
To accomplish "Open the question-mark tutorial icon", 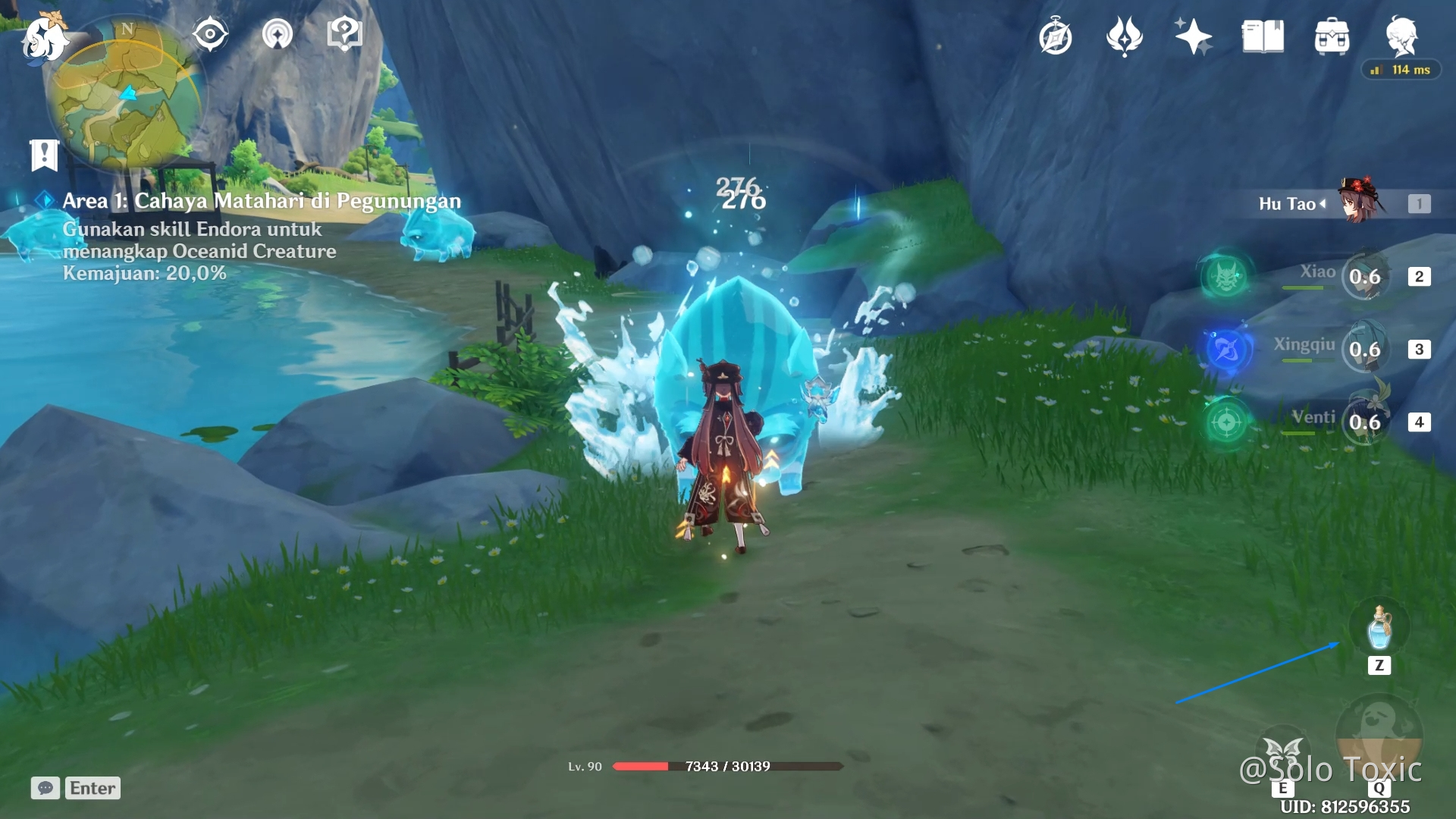I will pyautogui.click(x=344, y=35).
